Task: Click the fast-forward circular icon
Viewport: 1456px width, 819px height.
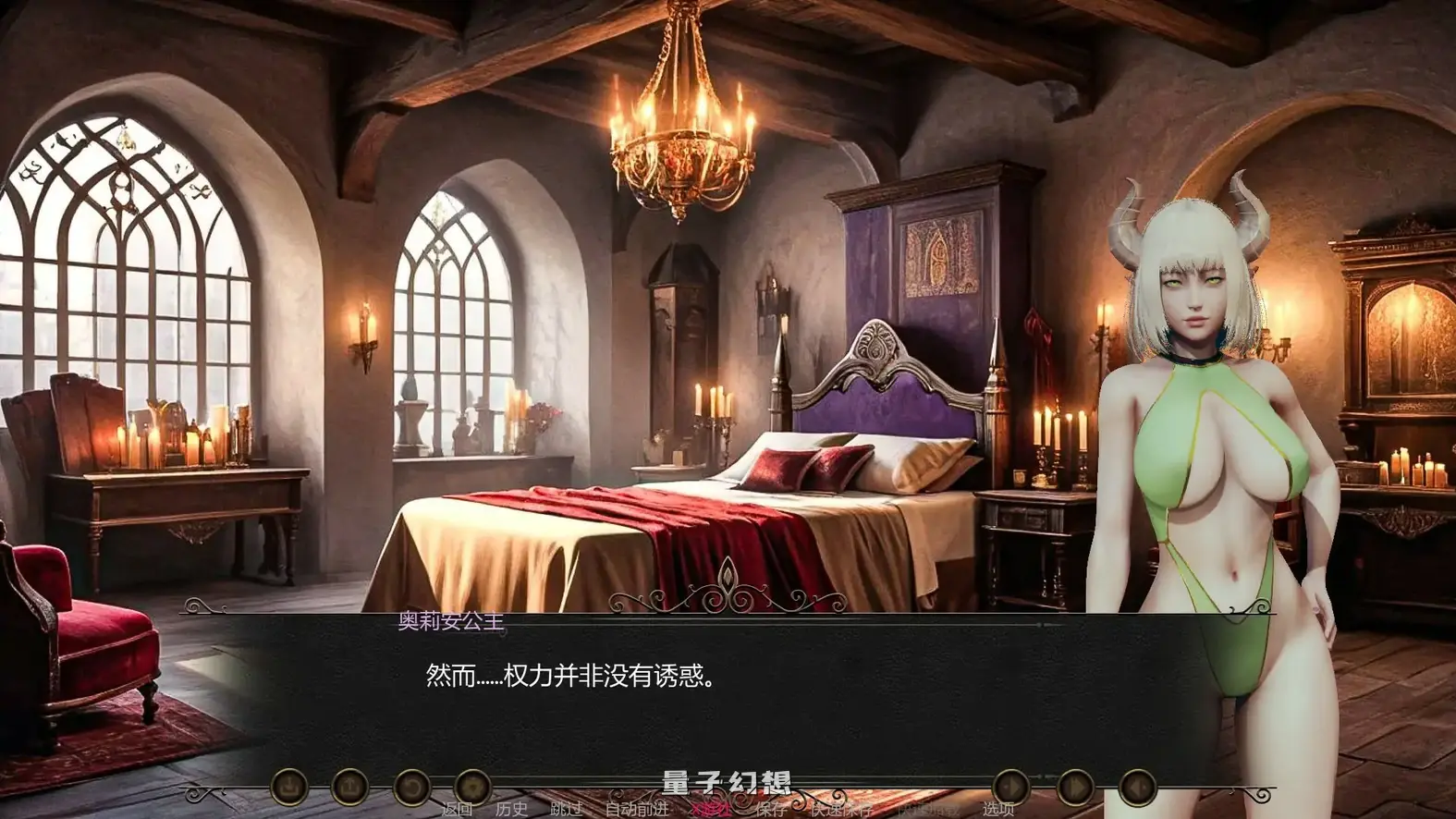Action: (x=1074, y=787)
